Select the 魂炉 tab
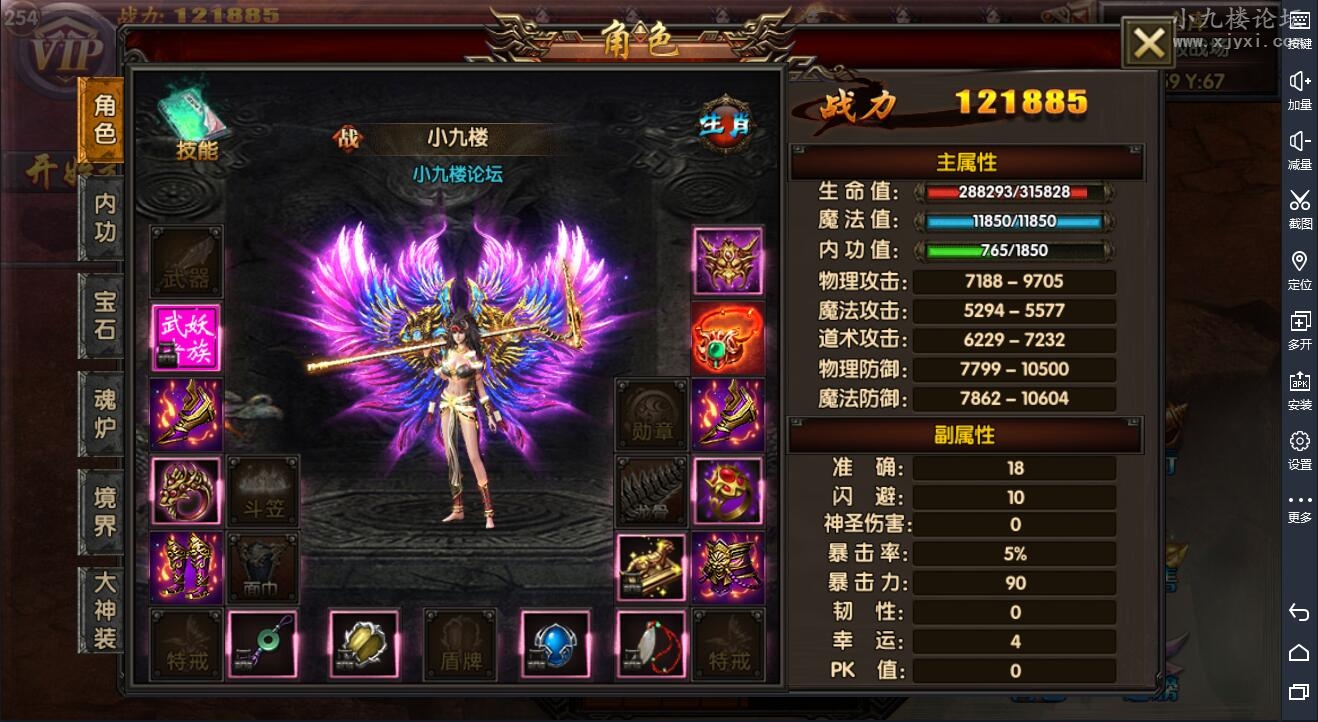1318x722 pixels. (104, 413)
